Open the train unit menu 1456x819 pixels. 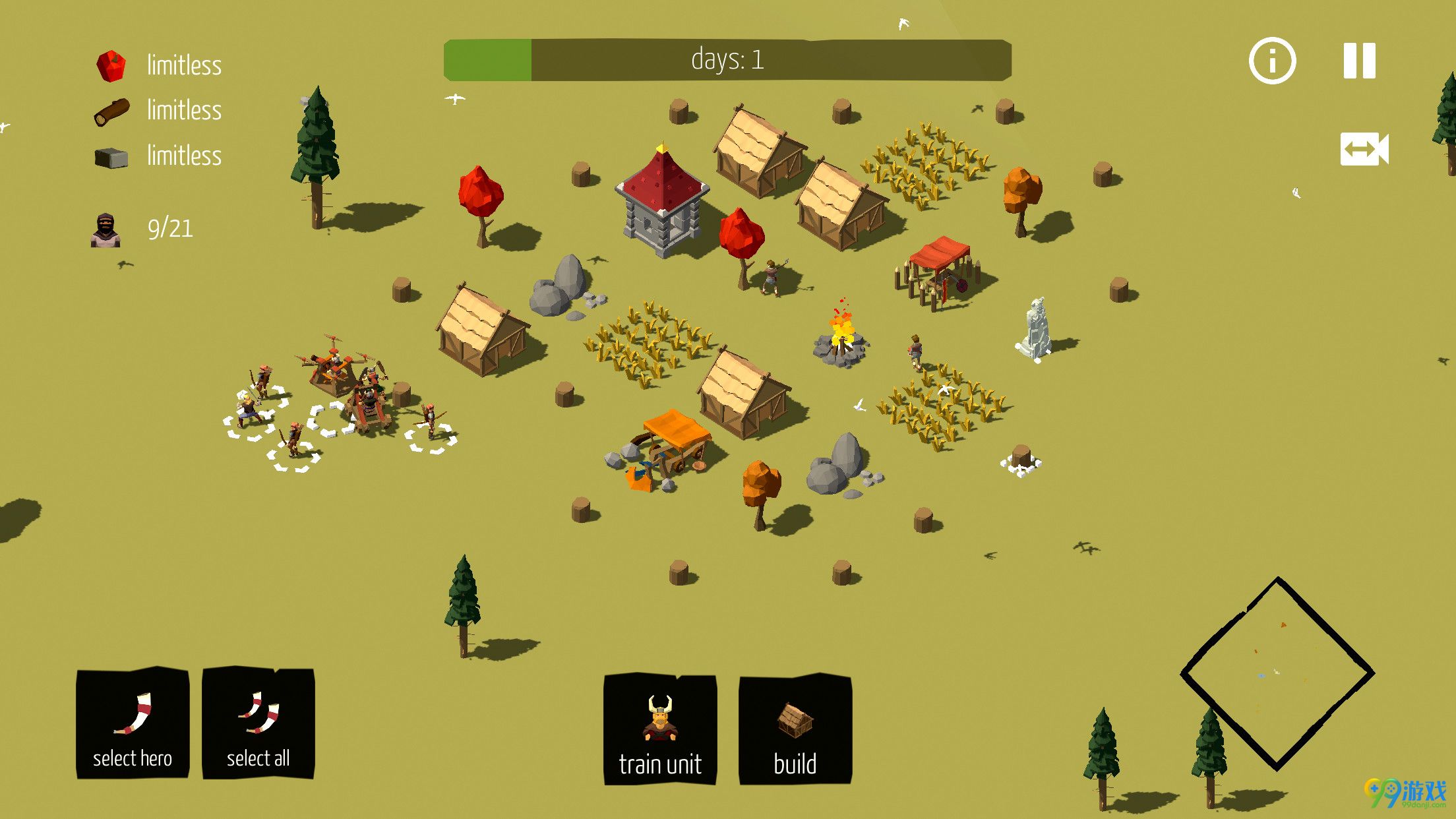660,729
